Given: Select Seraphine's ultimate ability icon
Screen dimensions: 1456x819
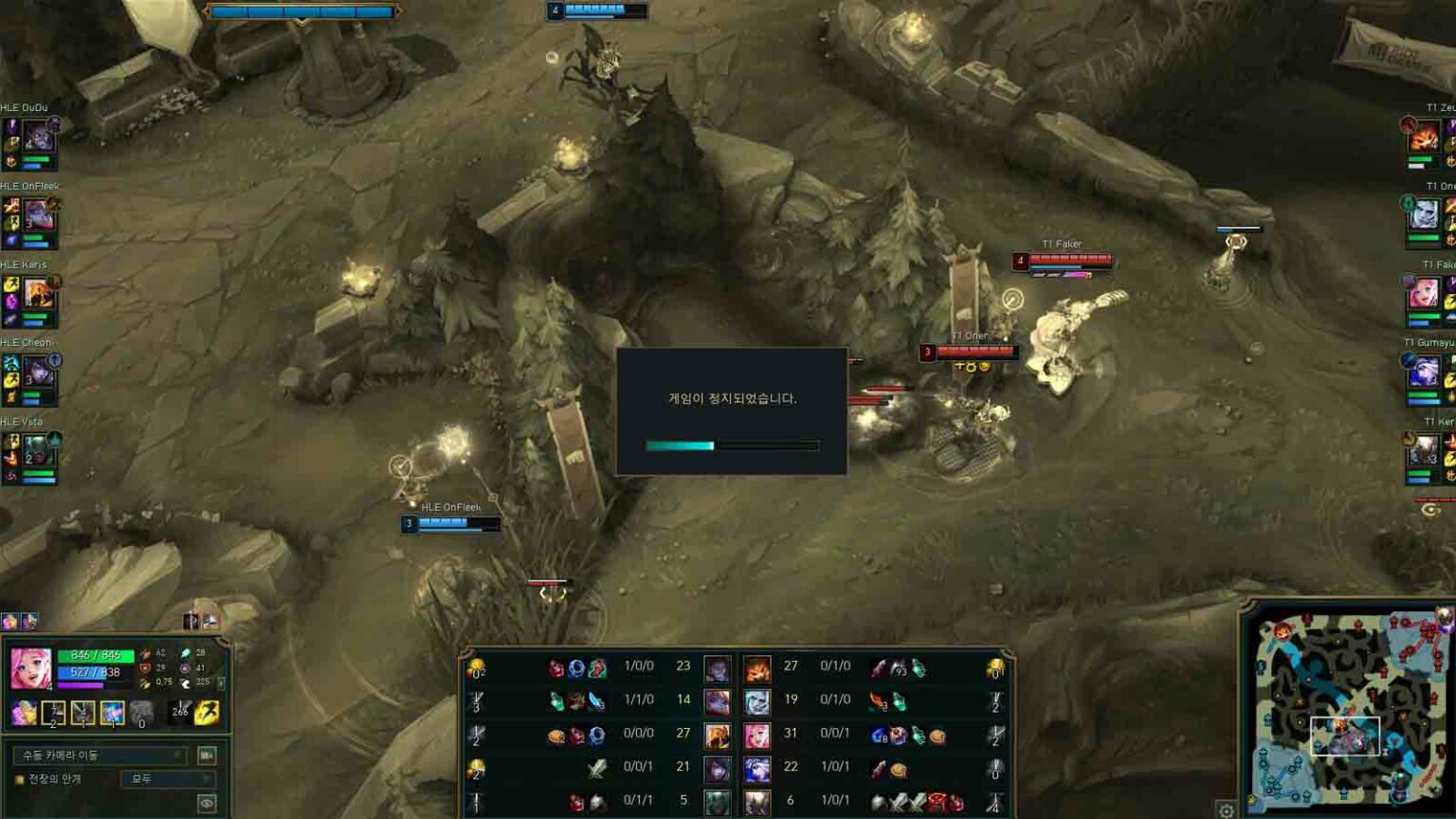Looking at the screenshot, I should 142,713.
